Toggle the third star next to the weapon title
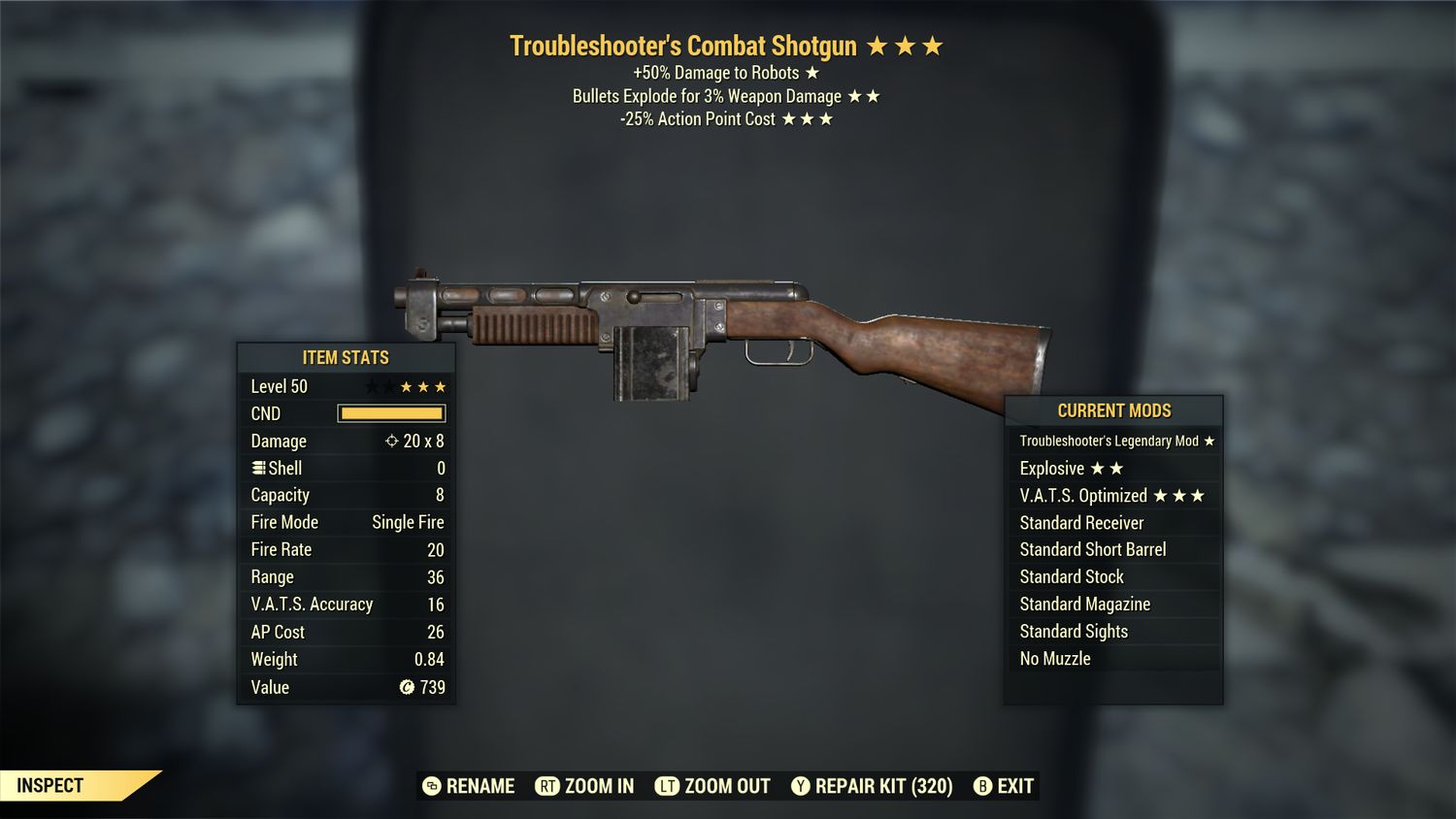The height and width of the screenshot is (819, 1456). (934, 45)
